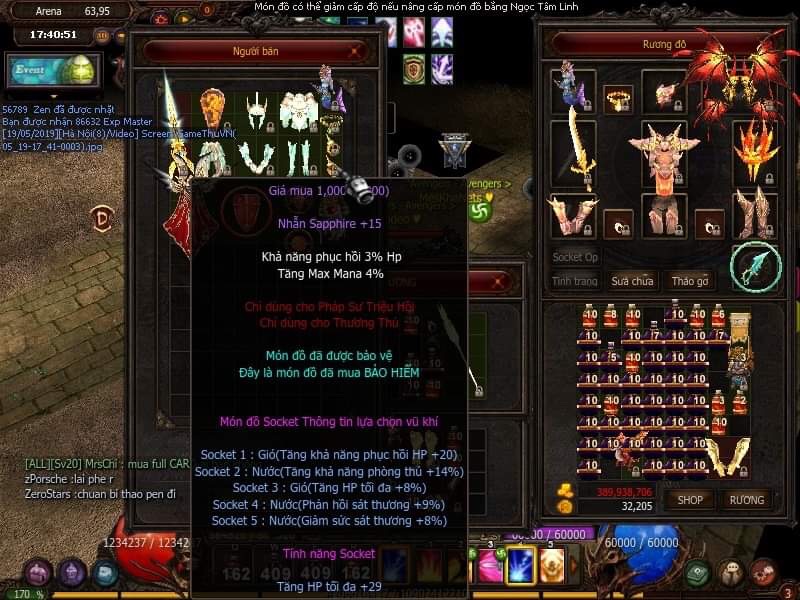Click the Tháo gỡ button
This screenshot has height=600, width=800.
(690, 281)
